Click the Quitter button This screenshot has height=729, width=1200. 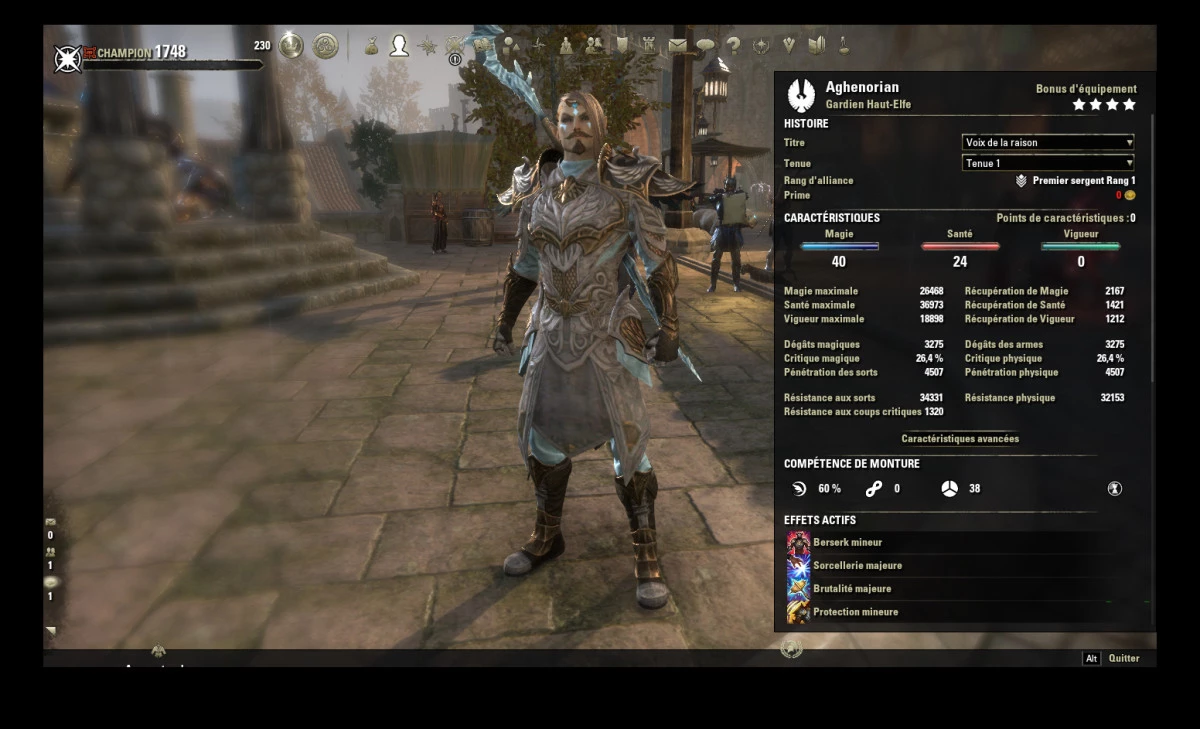coord(1123,658)
